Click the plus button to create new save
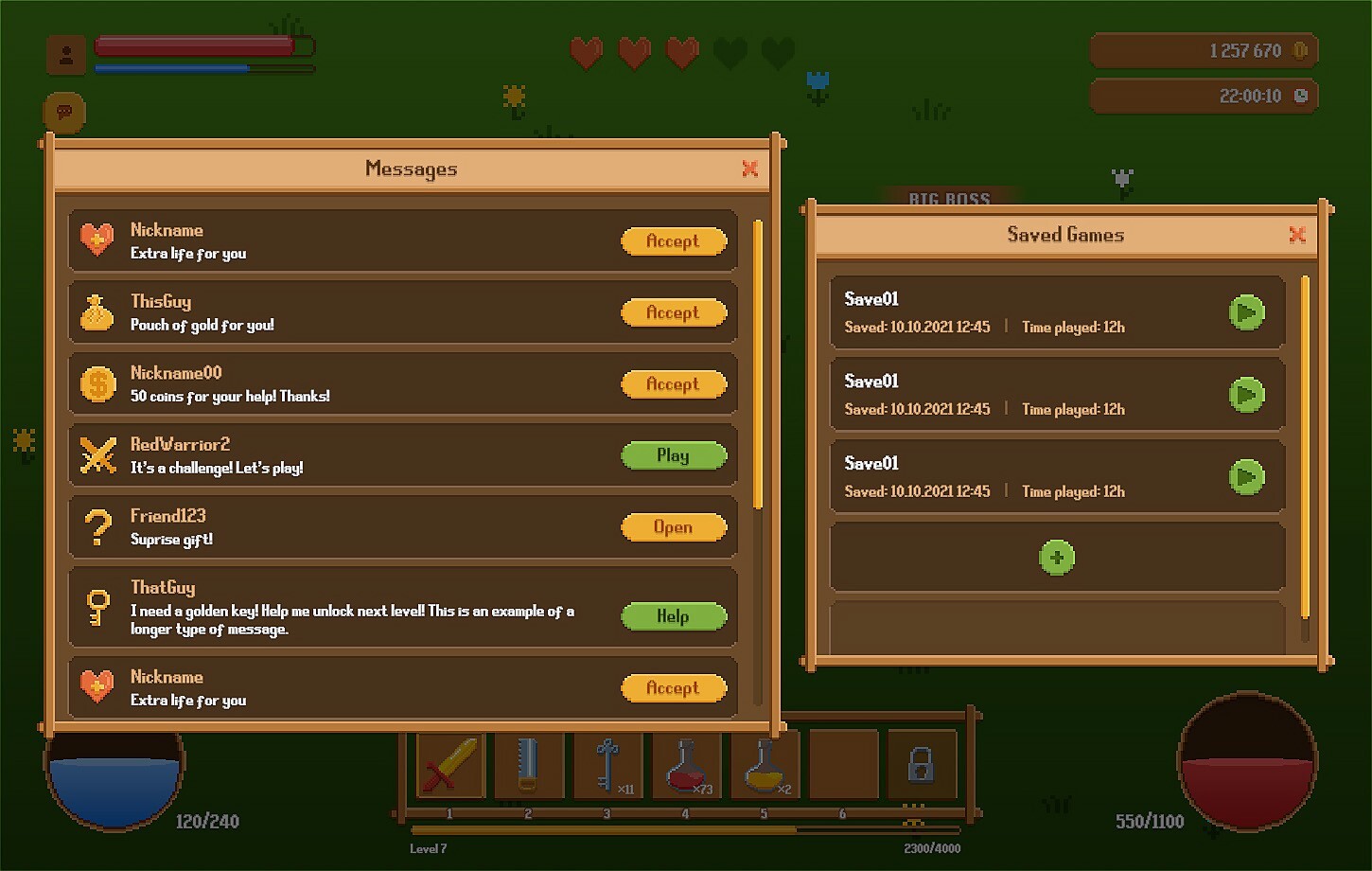Viewport: 1372px width, 871px height. (x=1057, y=558)
